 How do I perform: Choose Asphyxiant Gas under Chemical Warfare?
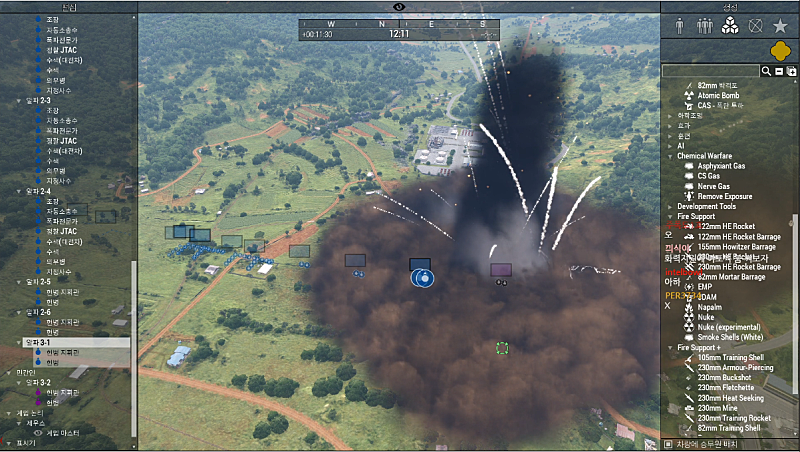721,166
